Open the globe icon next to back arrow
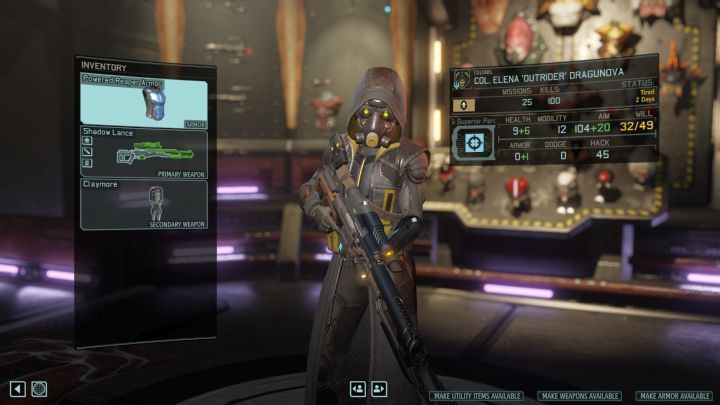Viewport: 720px width, 405px height. [40, 388]
